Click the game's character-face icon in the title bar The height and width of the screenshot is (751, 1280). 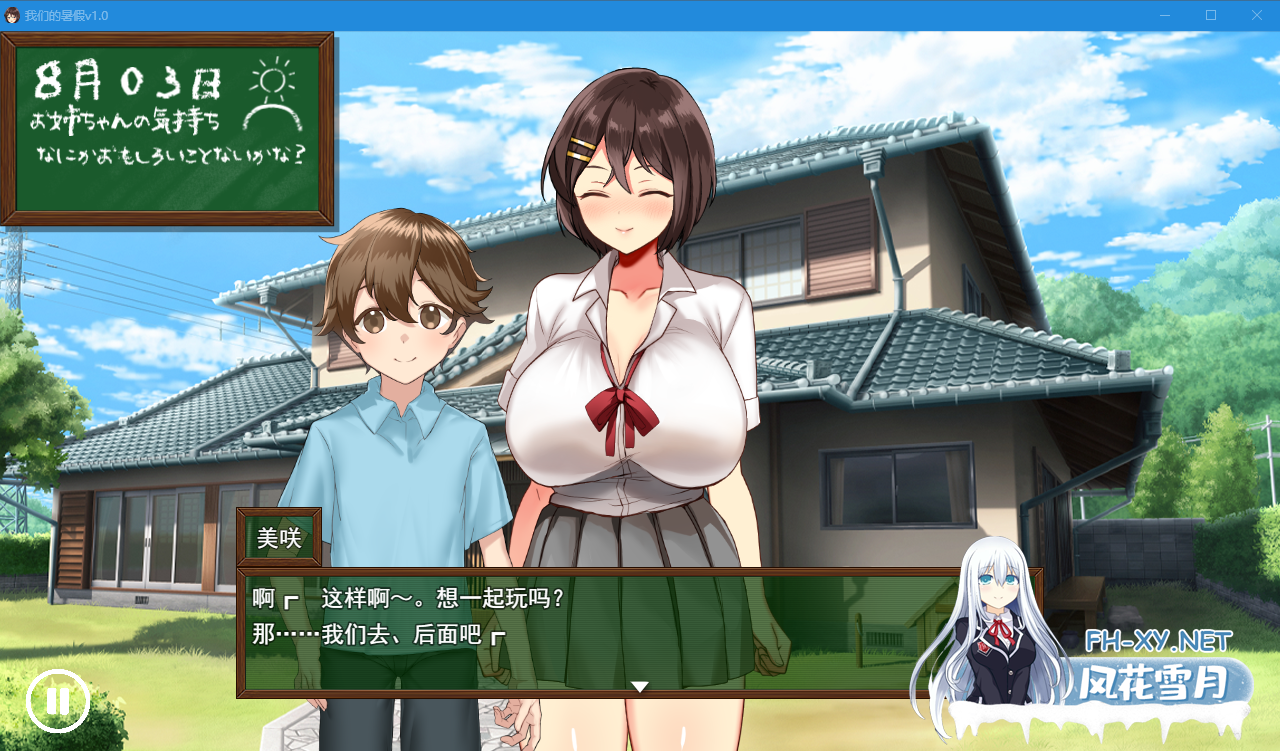[x=14, y=15]
